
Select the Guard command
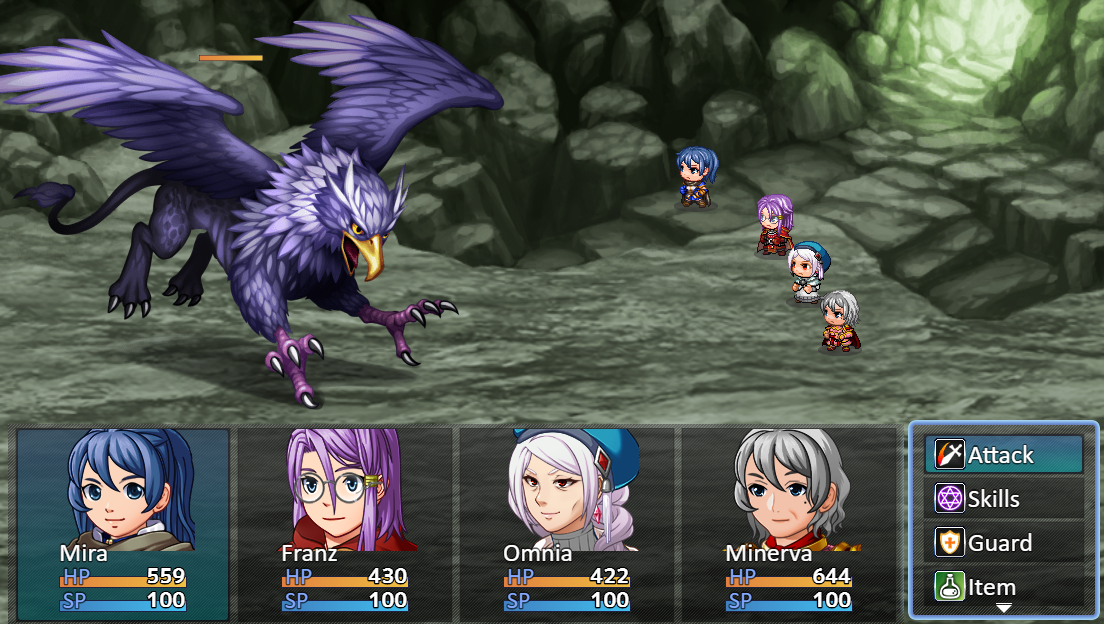pyautogui.click(x=1003, y=543)
